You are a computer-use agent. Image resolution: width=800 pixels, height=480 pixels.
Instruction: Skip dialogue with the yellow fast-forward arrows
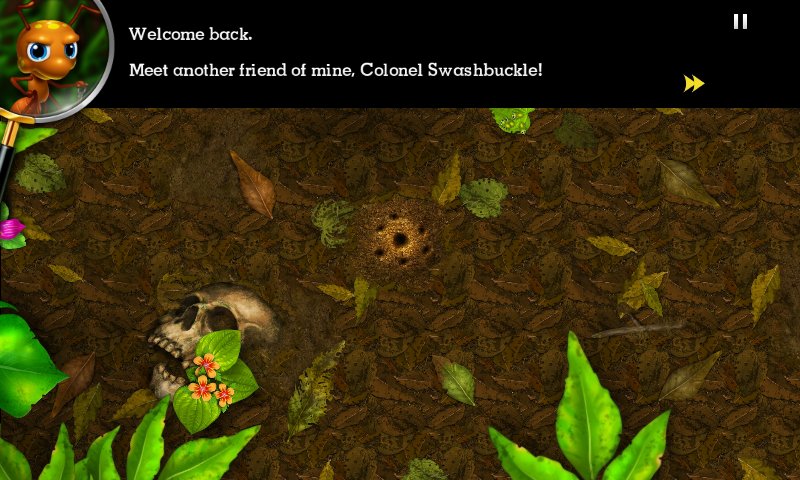click(694, 84)
